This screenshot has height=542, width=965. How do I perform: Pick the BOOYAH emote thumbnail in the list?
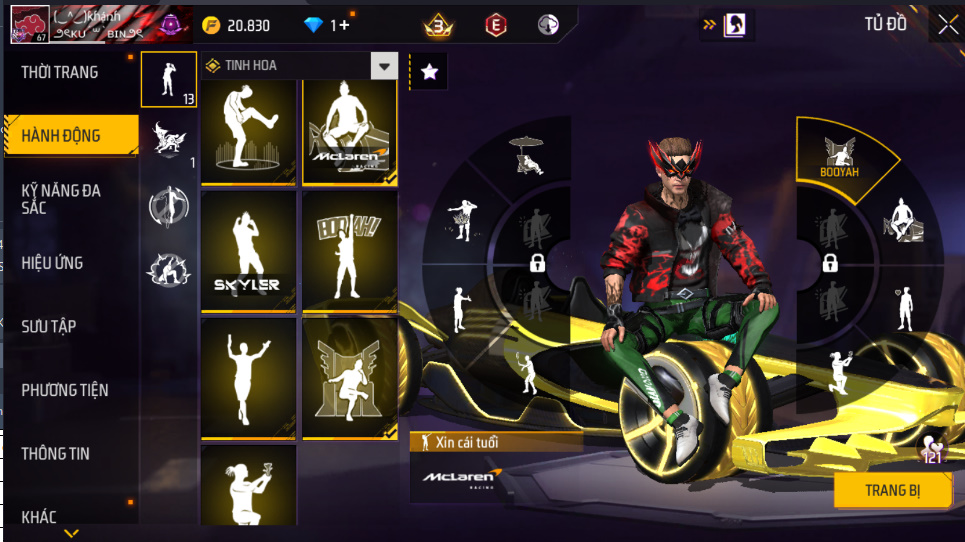click(350, 252)
